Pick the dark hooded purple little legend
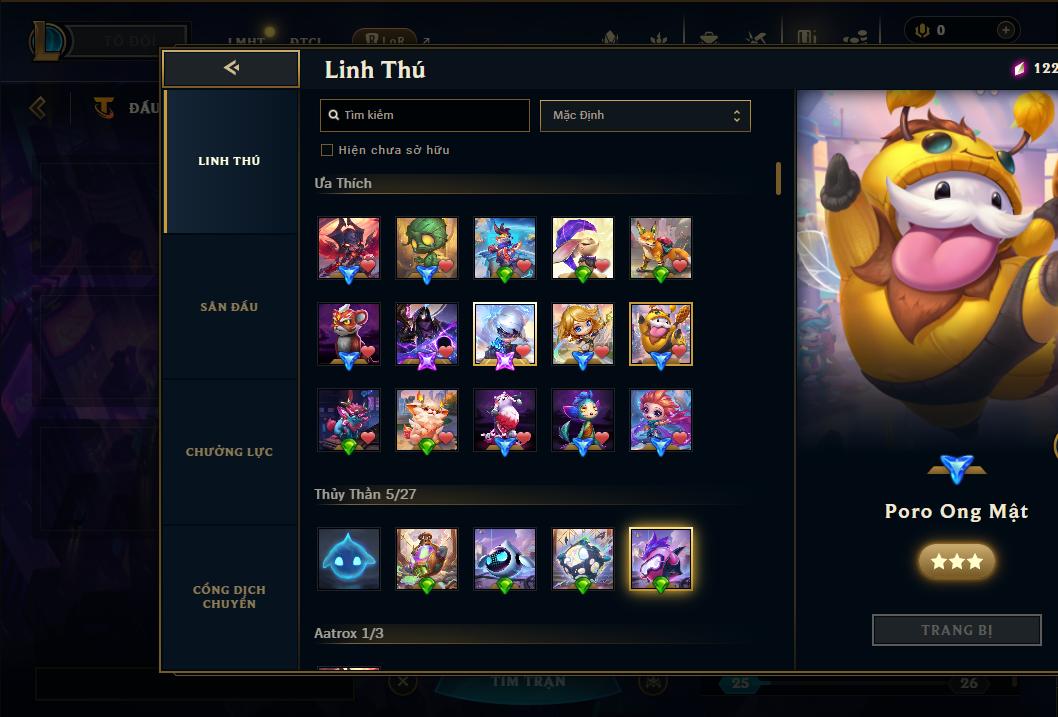This screenshot has width=1058, height=717. point(427,334)
